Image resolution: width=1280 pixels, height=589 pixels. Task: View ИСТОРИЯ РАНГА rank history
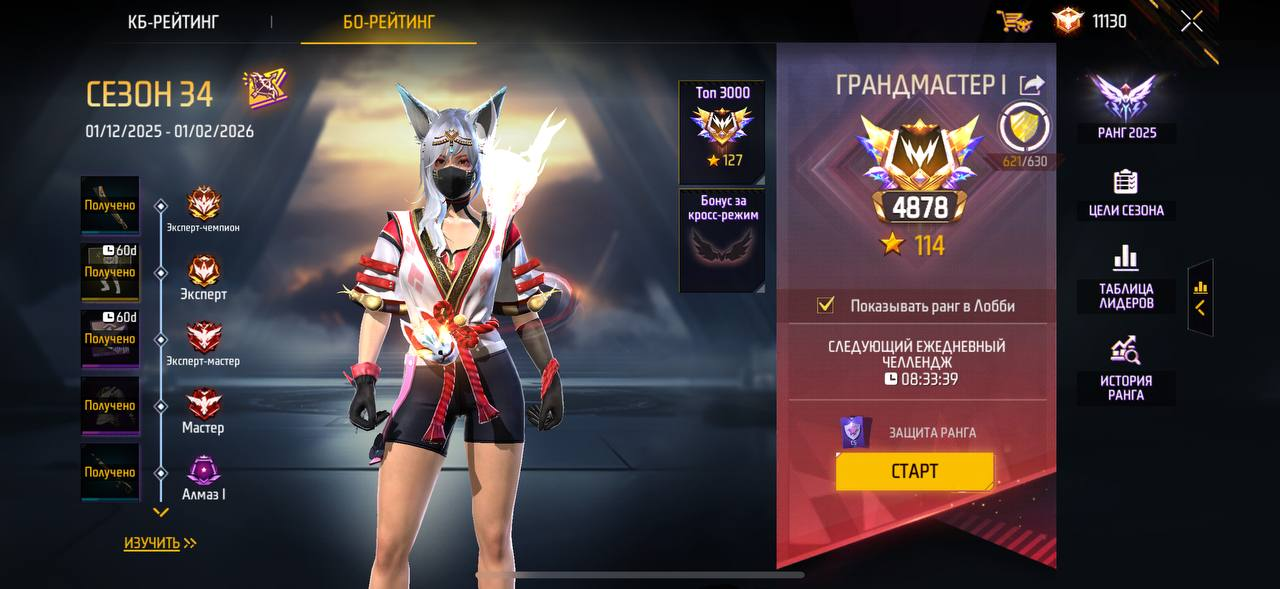[x=1126, y=368]
